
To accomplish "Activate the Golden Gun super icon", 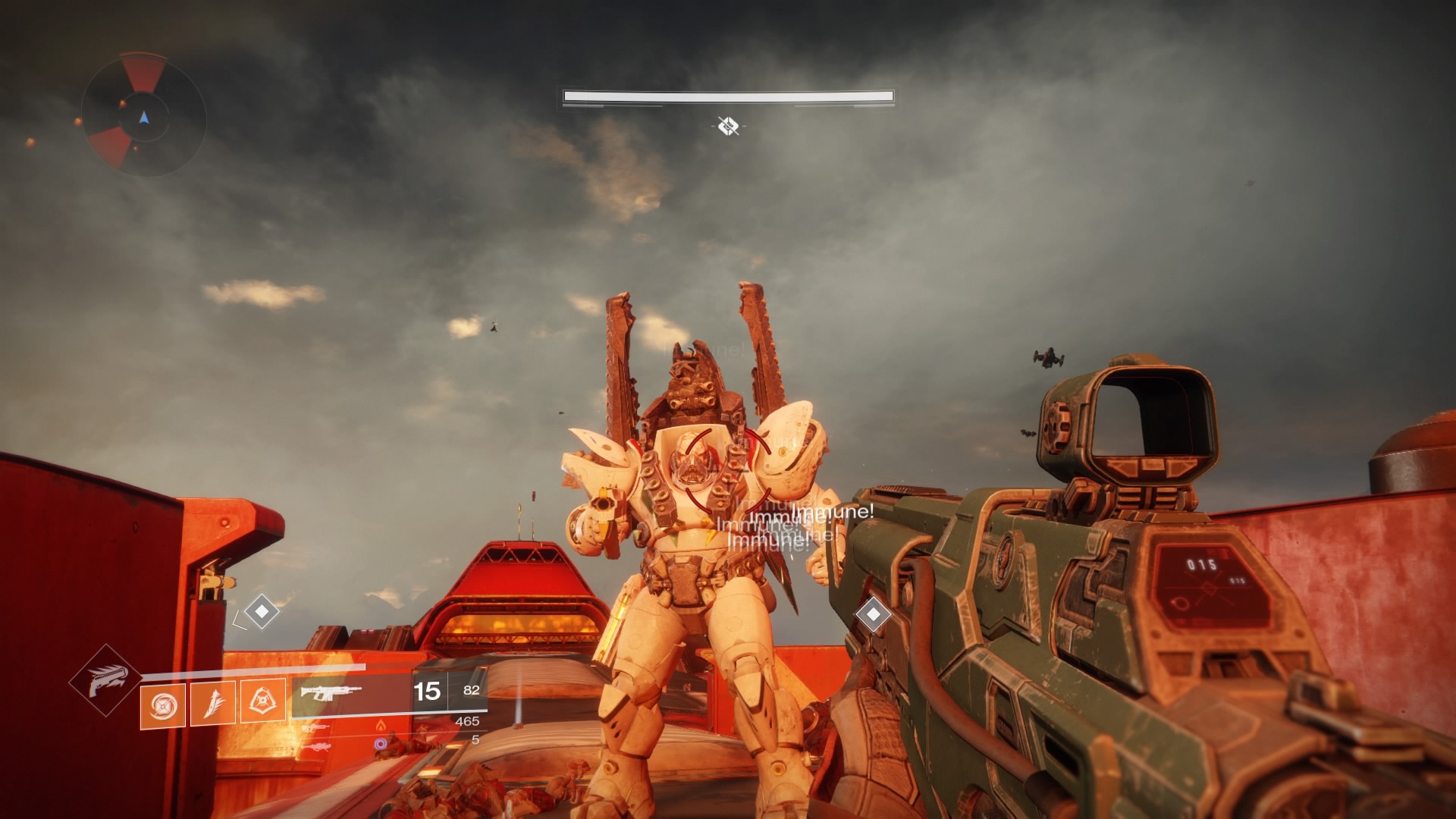I will (105, 679).
